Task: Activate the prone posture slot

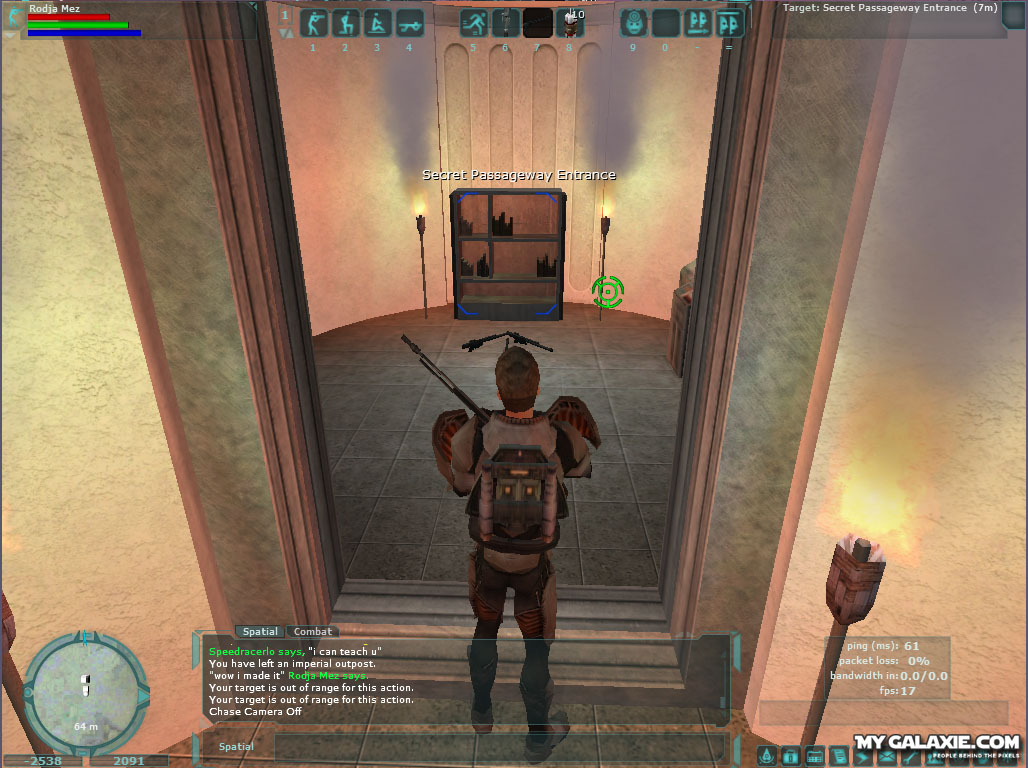Action: click(x=409, y=23)
